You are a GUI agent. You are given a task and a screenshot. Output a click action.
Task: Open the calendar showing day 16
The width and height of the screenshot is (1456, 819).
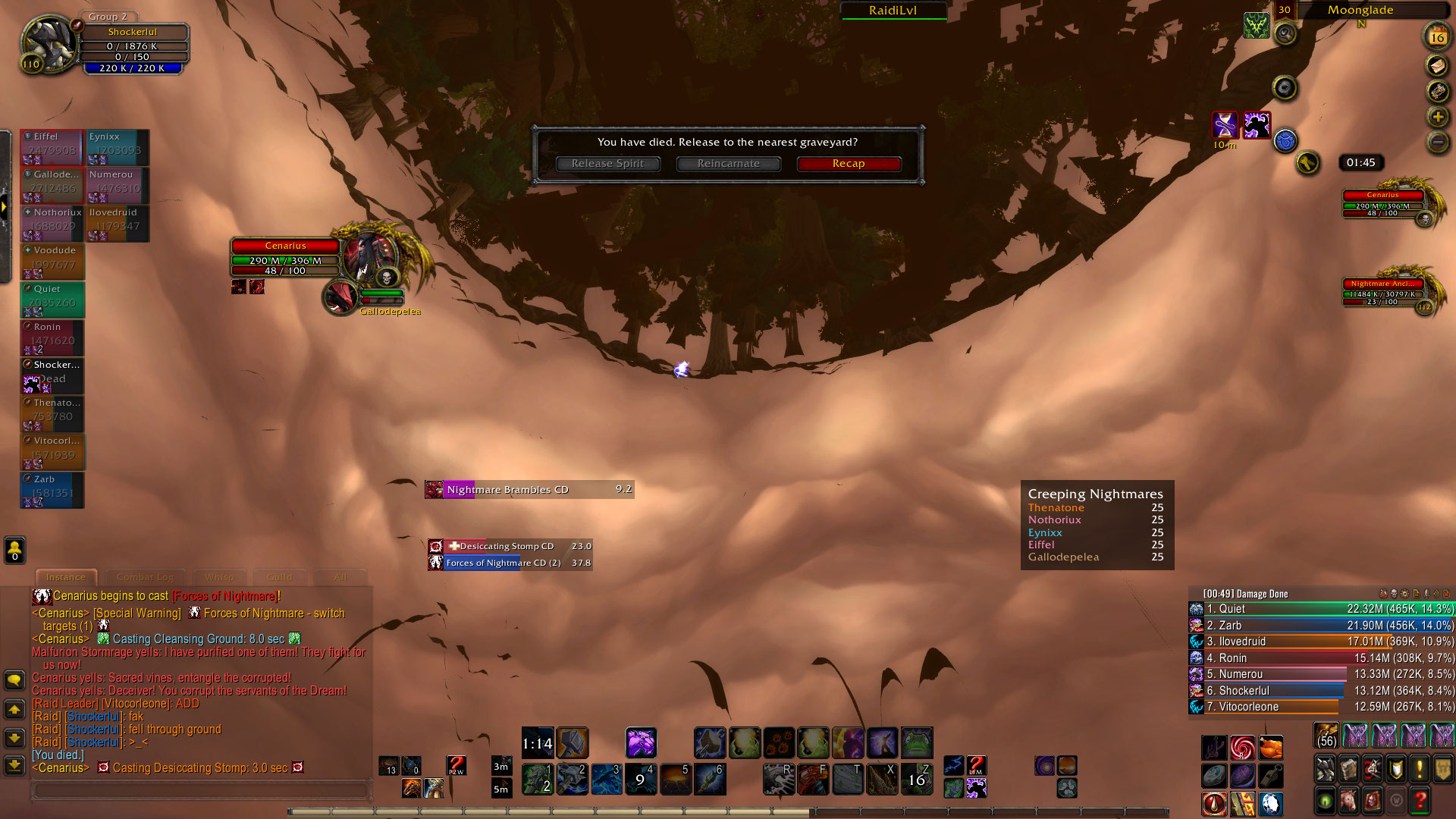point(1436,36)
